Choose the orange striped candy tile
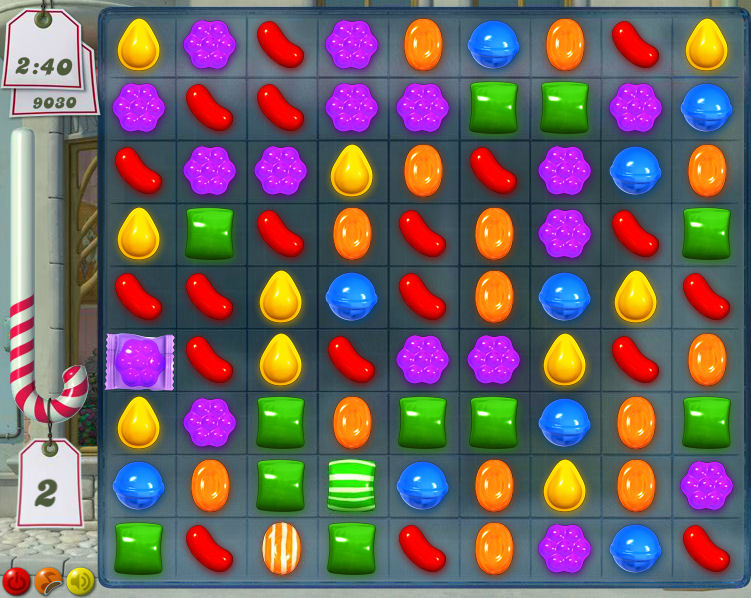The width and height of the screenshot is (751, 598). [281, 548]
